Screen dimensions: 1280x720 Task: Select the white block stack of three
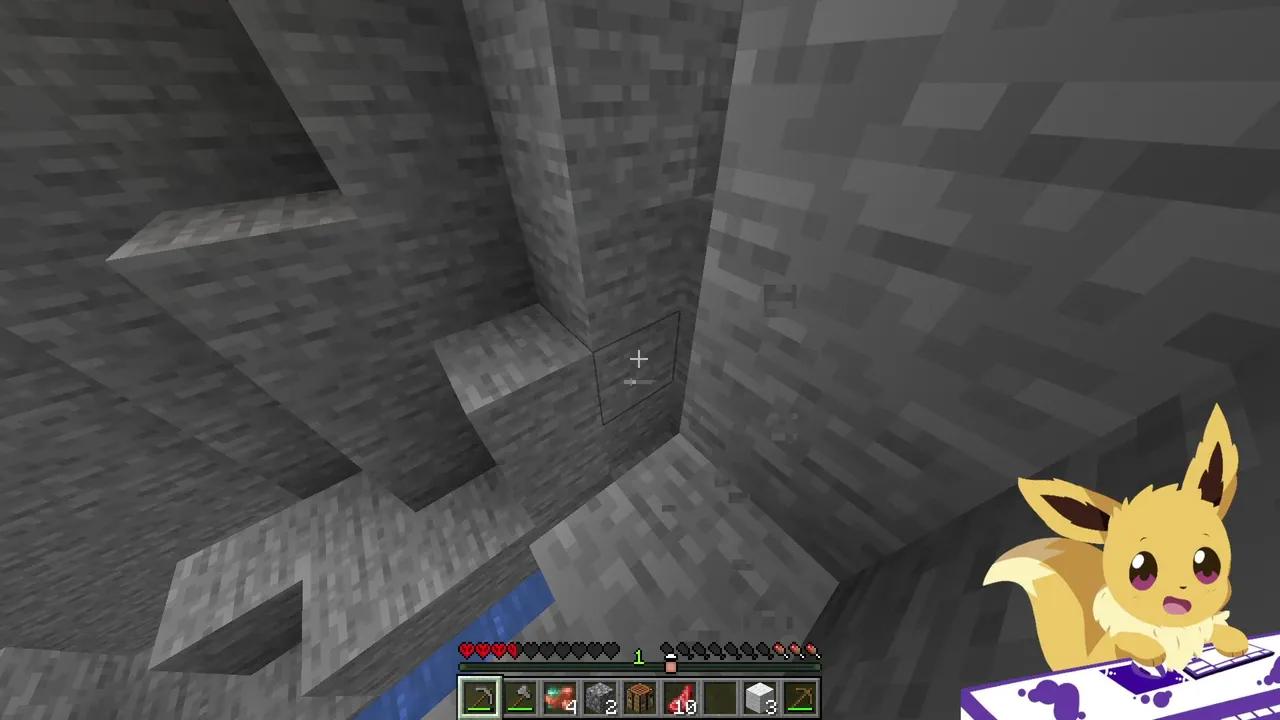click(x=759, y=697)
